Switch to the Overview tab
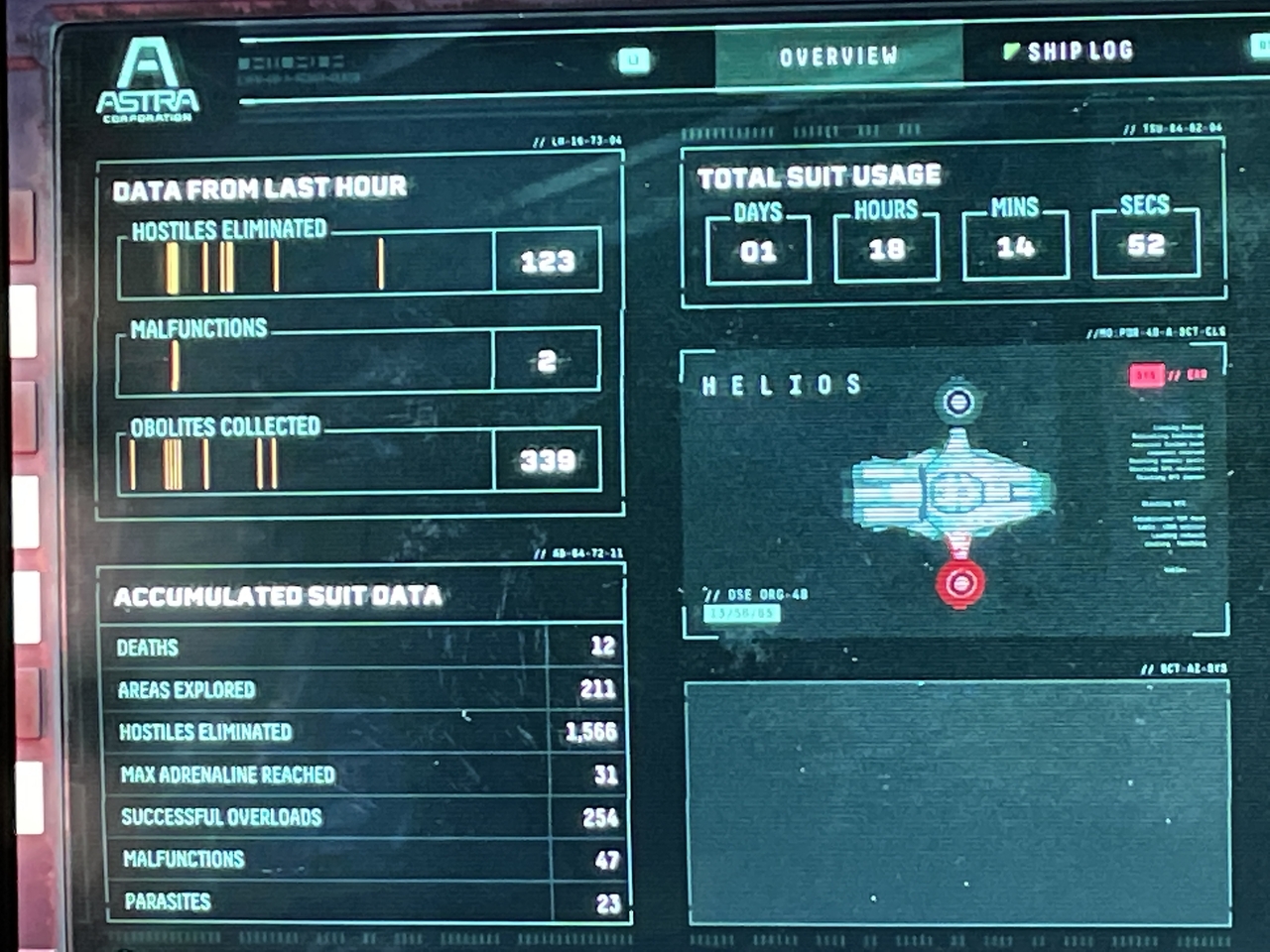This screenshot has height=952, width=1270. pos(838,57)
